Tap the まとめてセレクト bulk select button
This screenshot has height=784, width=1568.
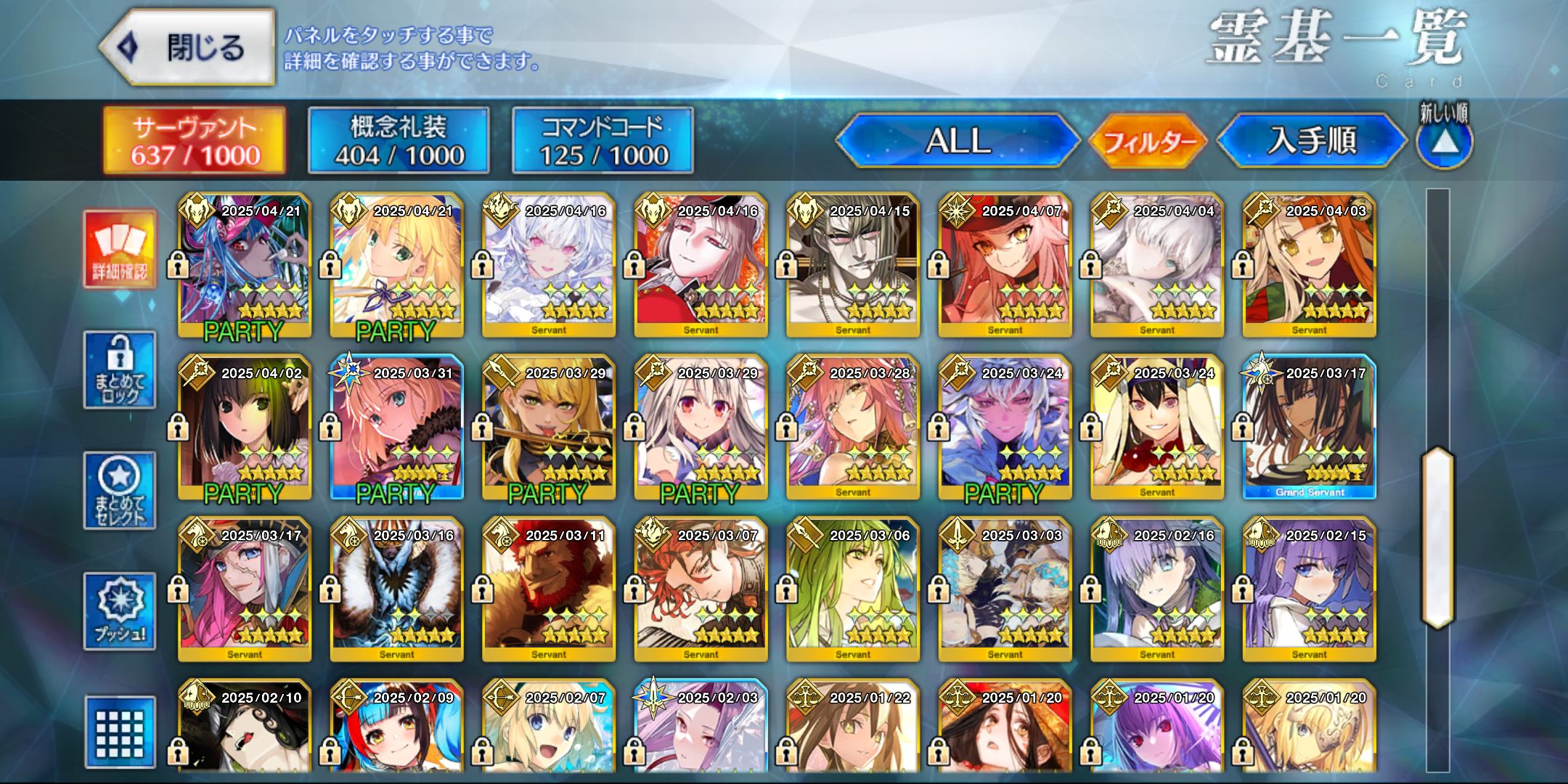120,491
